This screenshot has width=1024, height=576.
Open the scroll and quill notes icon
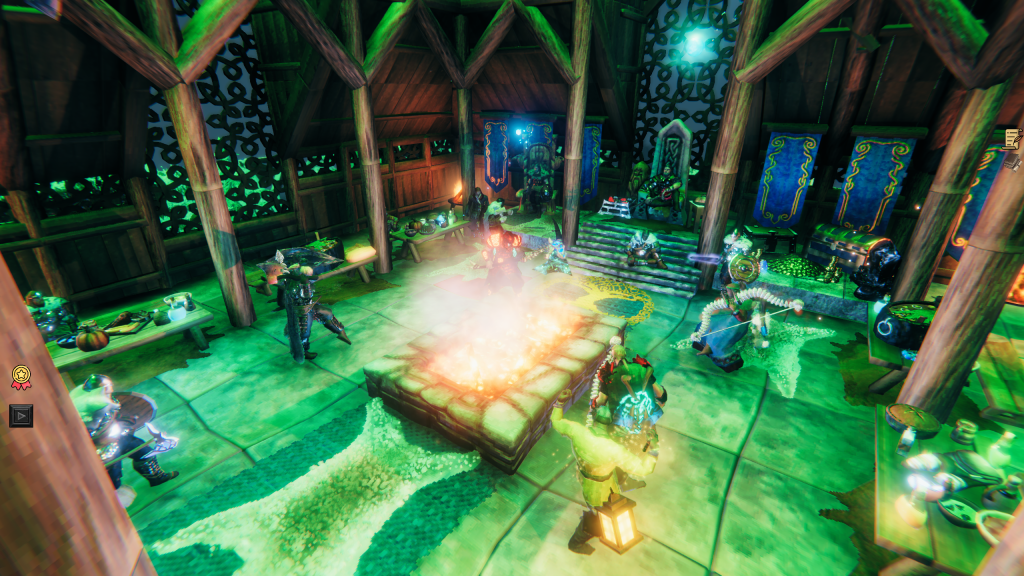[1013, 140]
